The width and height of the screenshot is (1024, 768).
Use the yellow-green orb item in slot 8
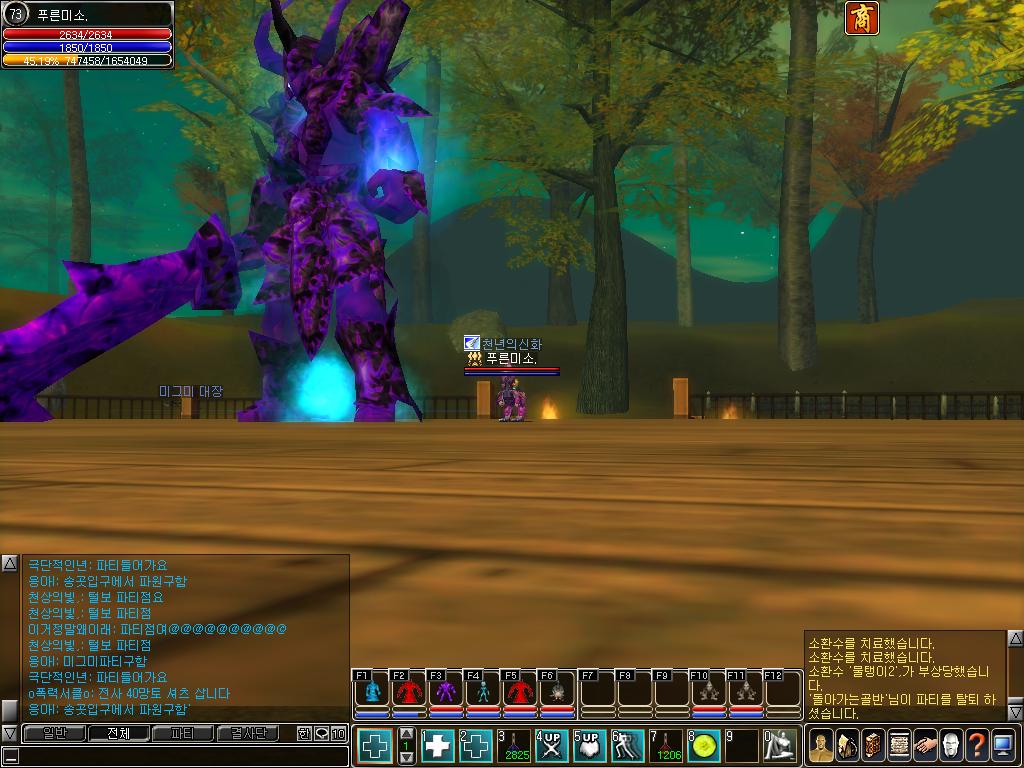[704, 746]
